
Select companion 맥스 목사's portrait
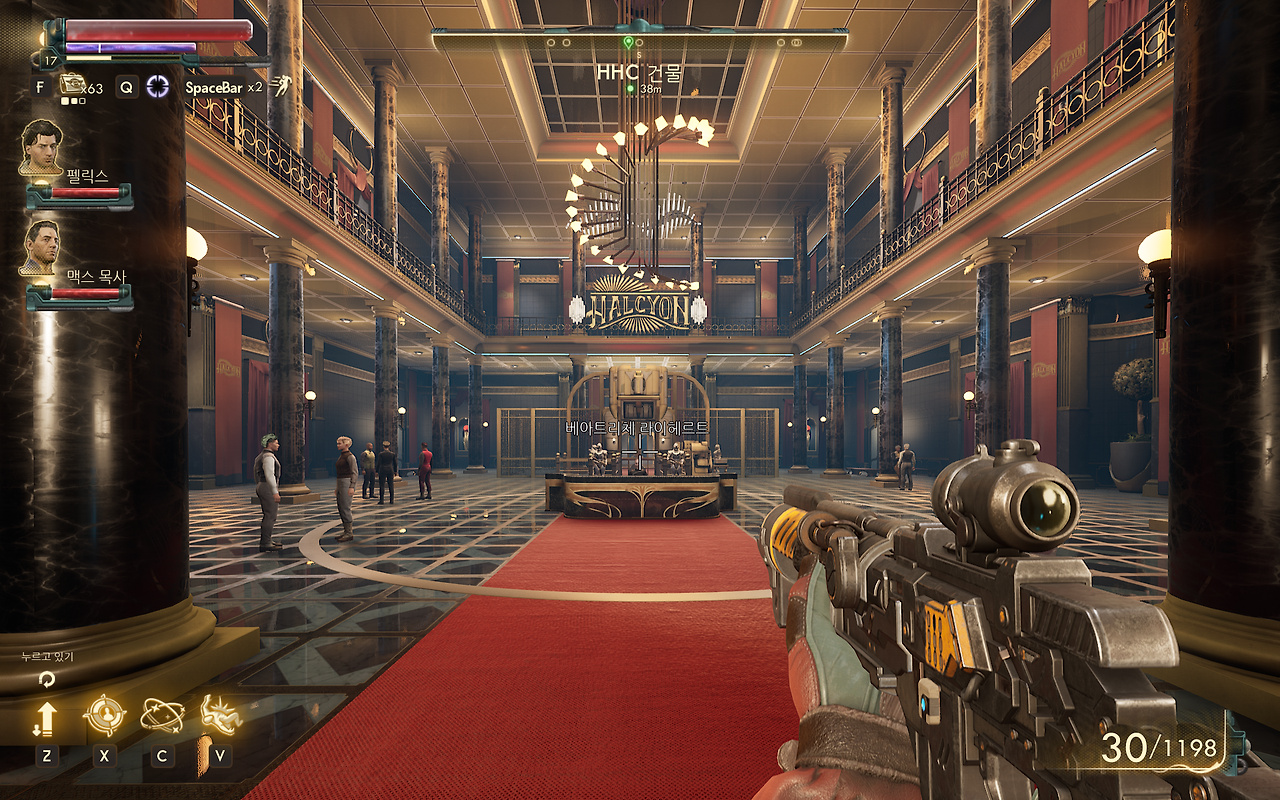[42, 247]
